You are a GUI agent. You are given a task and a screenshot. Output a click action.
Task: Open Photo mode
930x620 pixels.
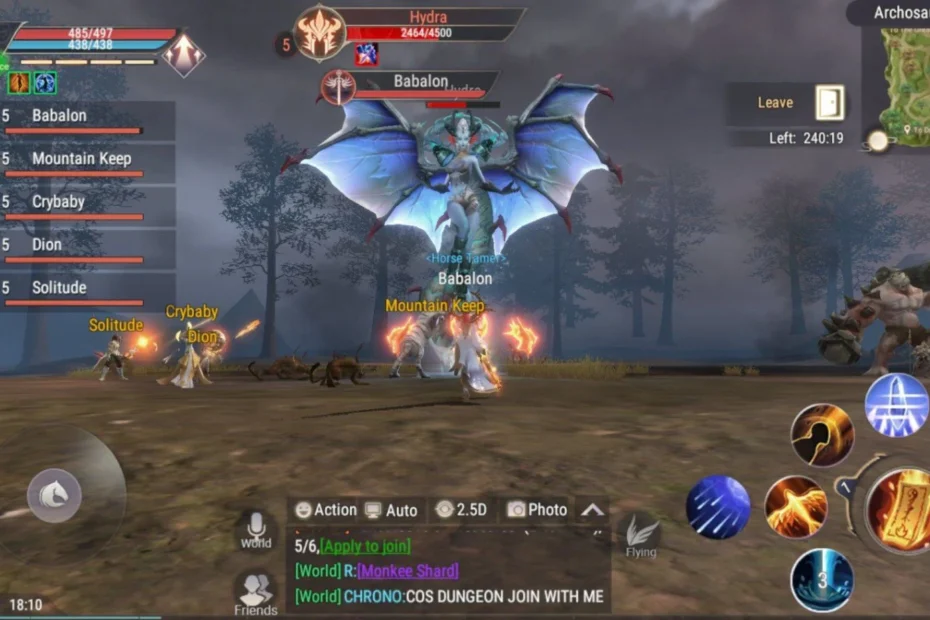point(537,510)
